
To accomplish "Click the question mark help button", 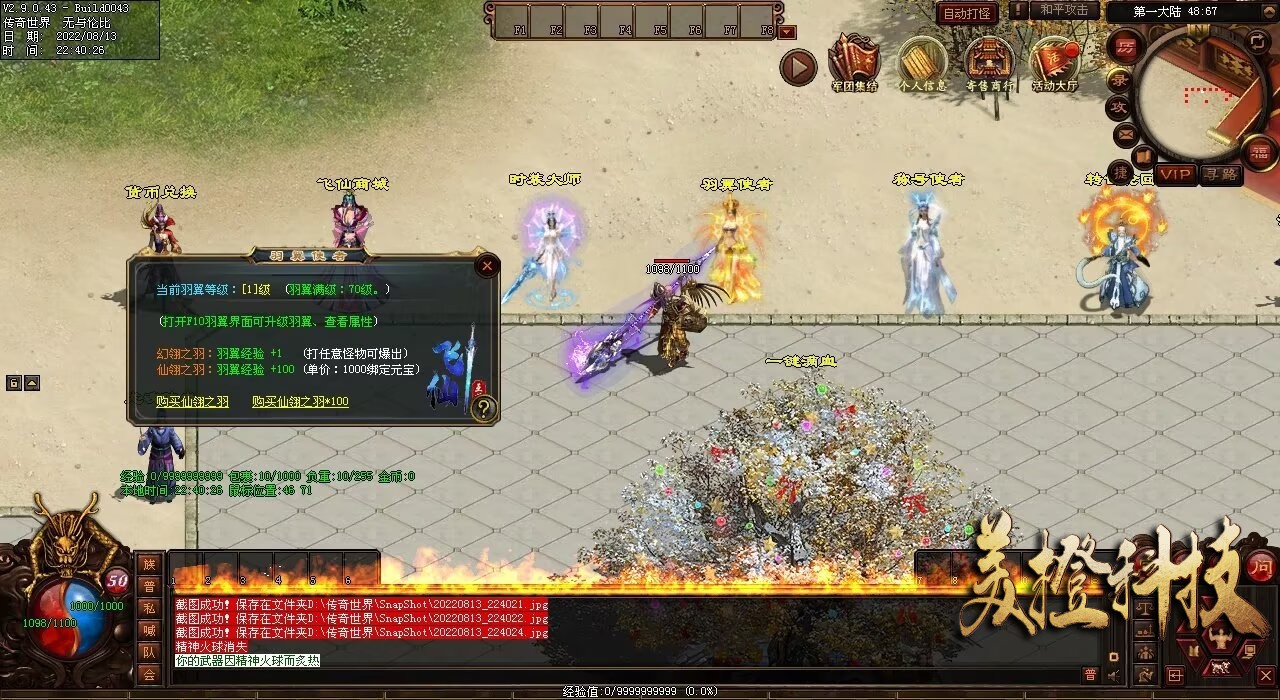I will click(484, 408).
